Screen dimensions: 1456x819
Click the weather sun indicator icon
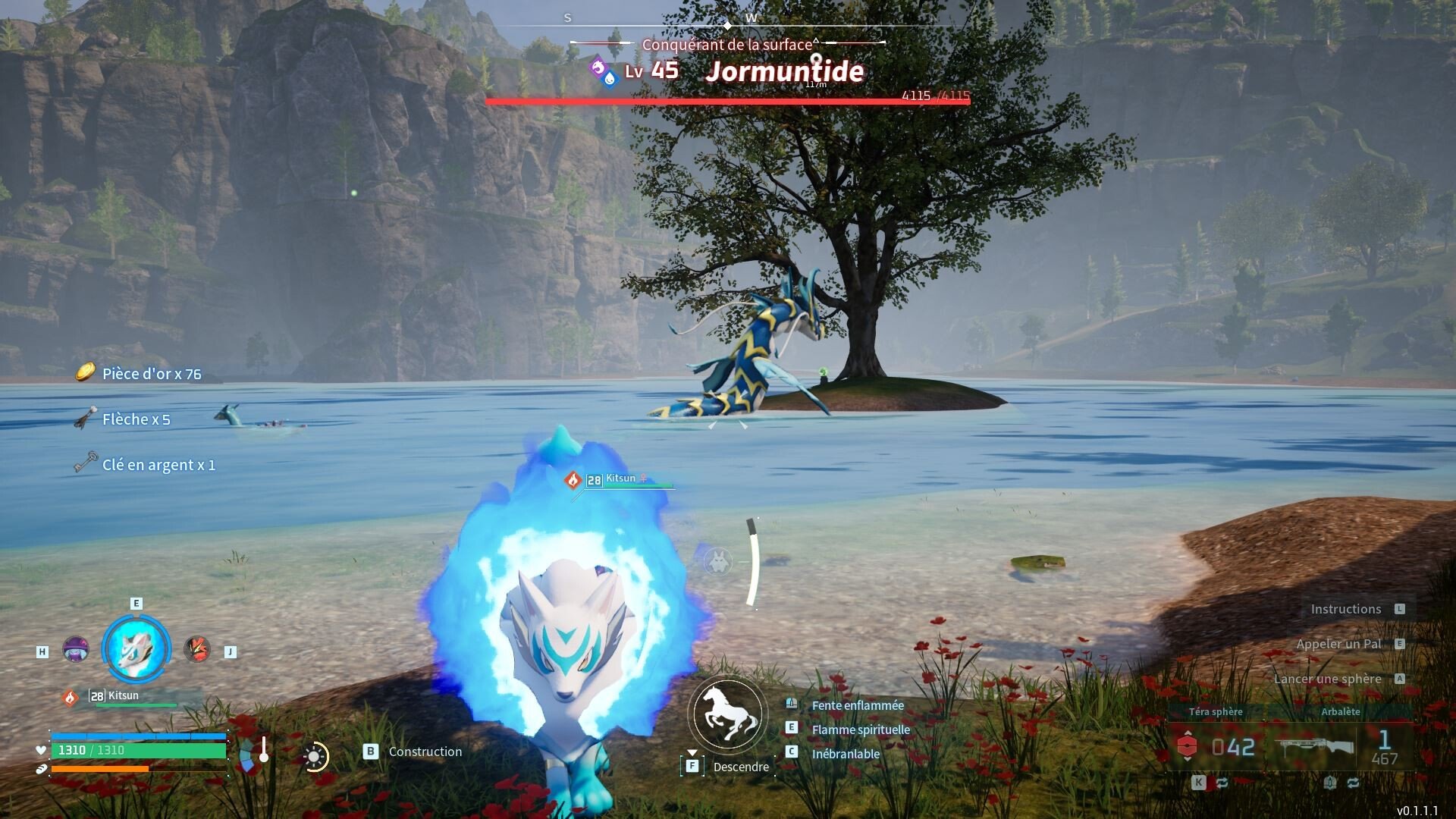[314, 756]
